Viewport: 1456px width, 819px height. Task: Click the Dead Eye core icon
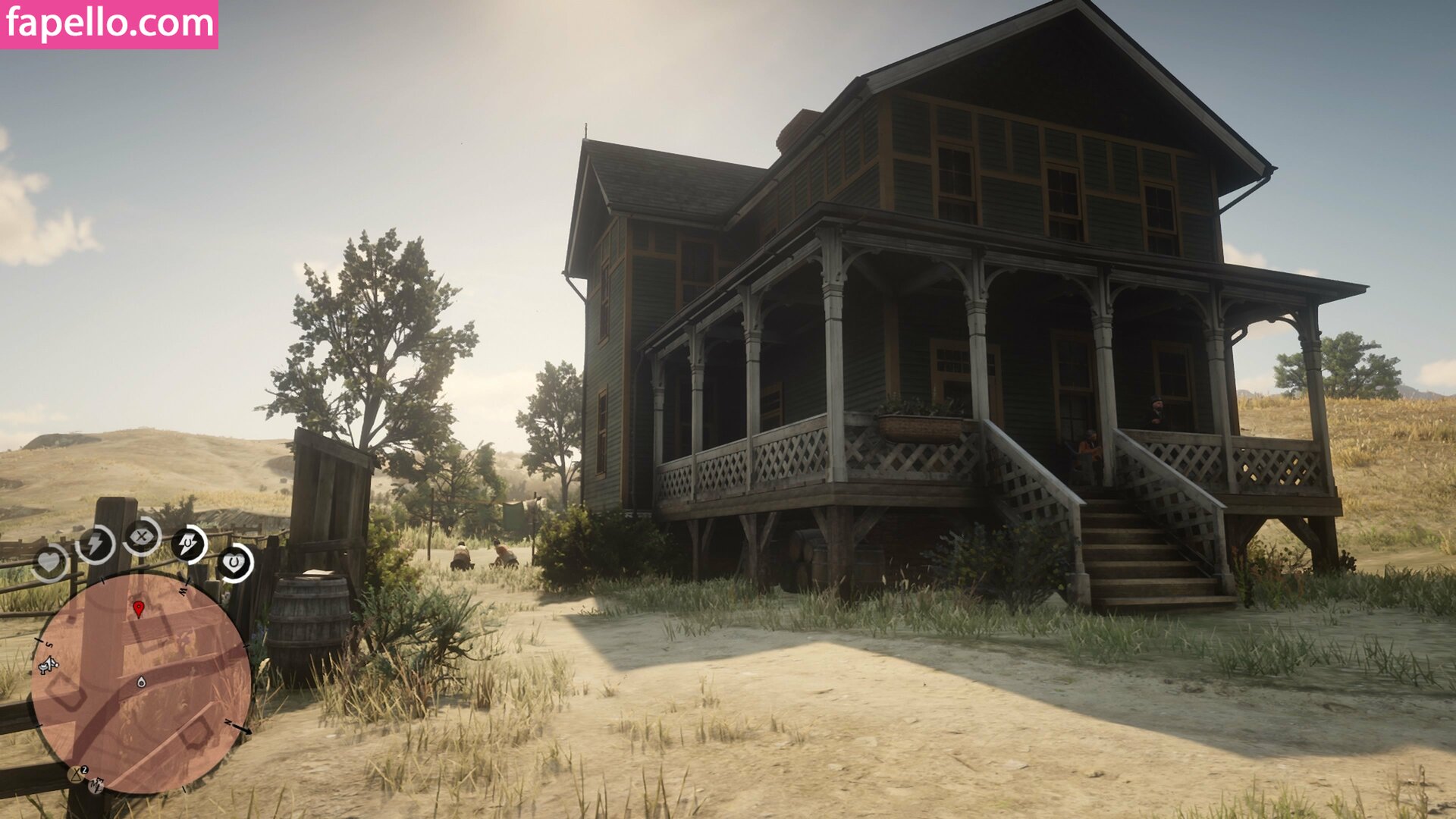pyautogui.click(x=142, y=538)
